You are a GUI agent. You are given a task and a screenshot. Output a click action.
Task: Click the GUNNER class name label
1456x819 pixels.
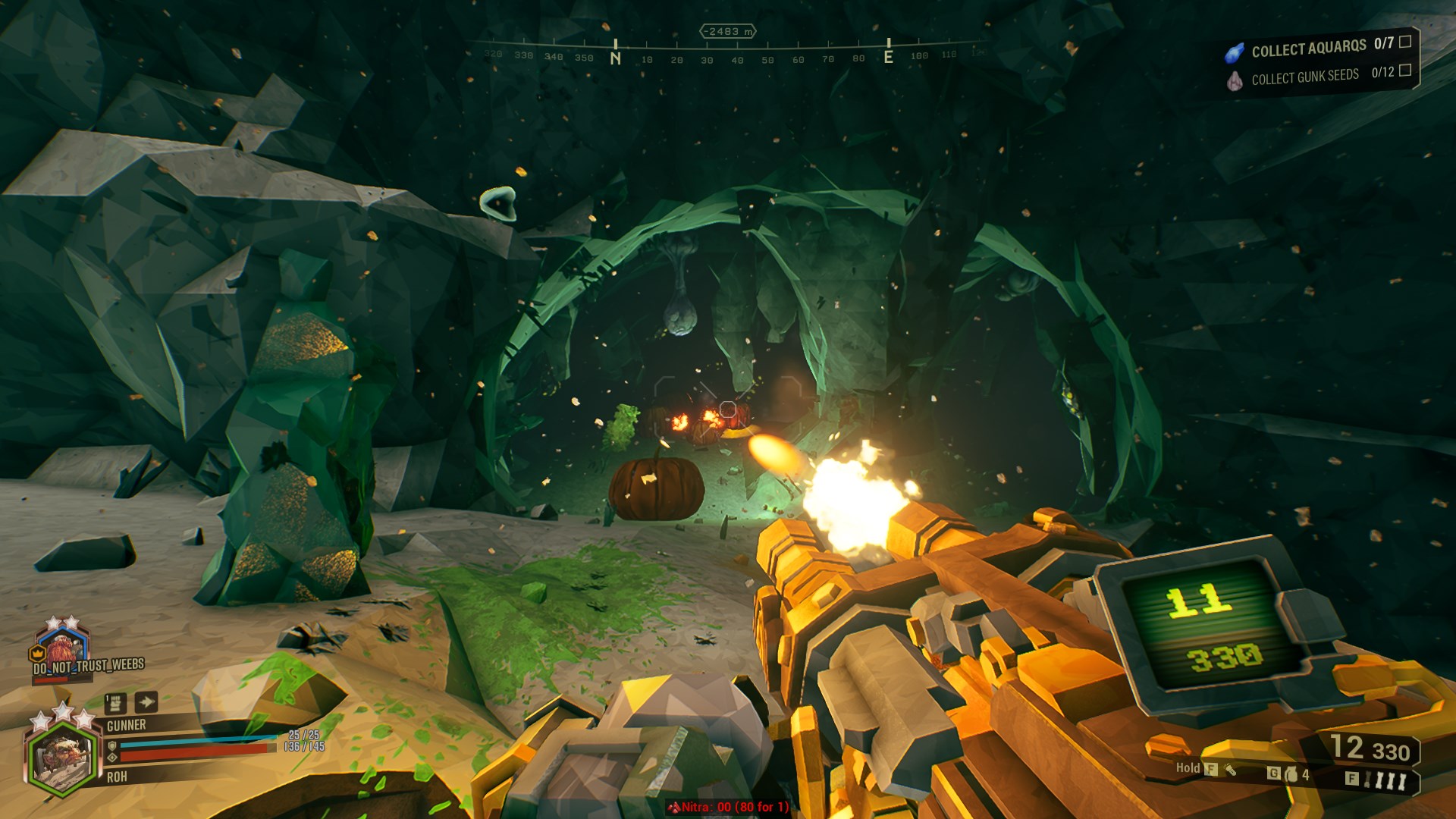point(127,724)
